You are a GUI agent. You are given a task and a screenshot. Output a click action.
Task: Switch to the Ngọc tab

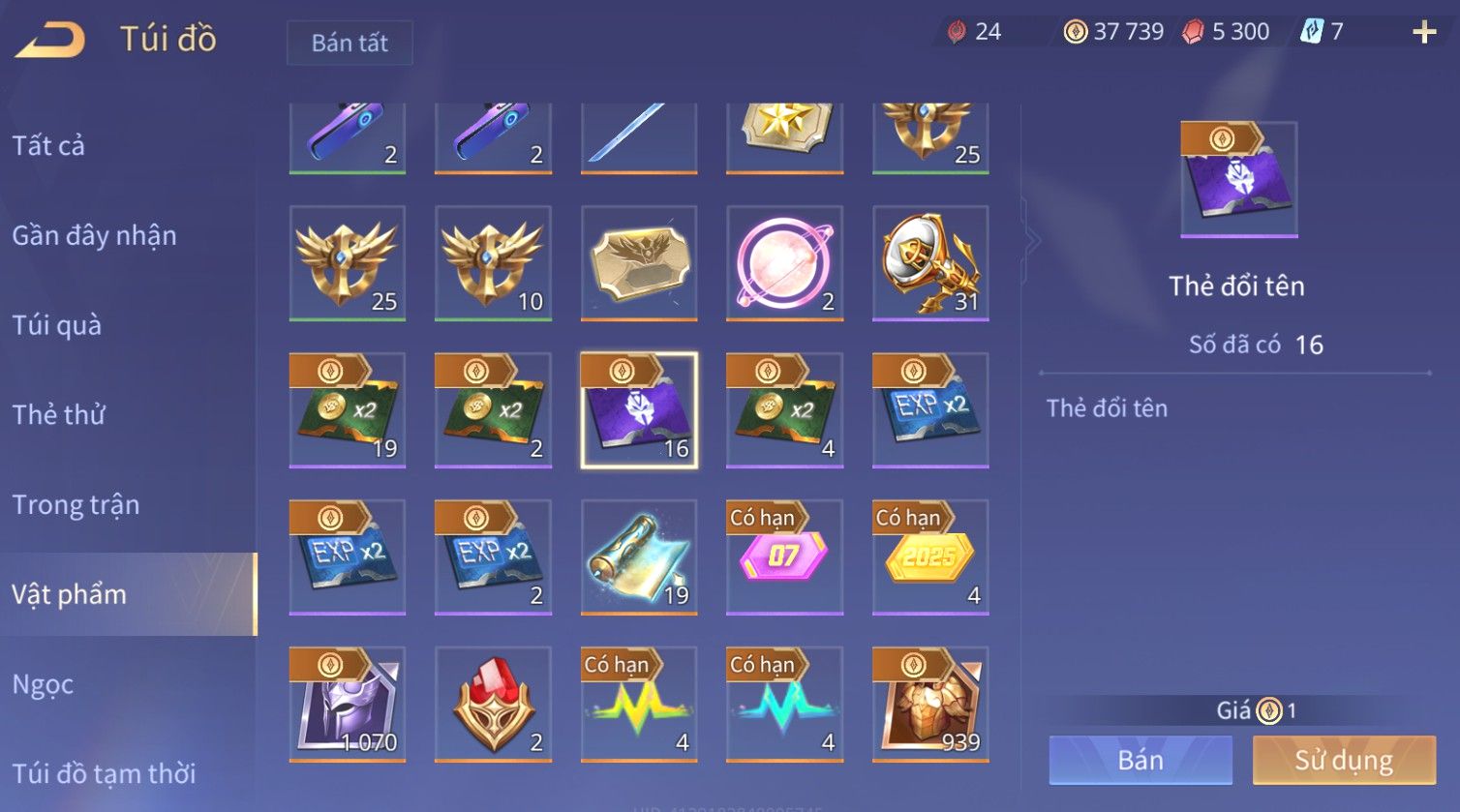pyautogui.click(x=43, y=684)
